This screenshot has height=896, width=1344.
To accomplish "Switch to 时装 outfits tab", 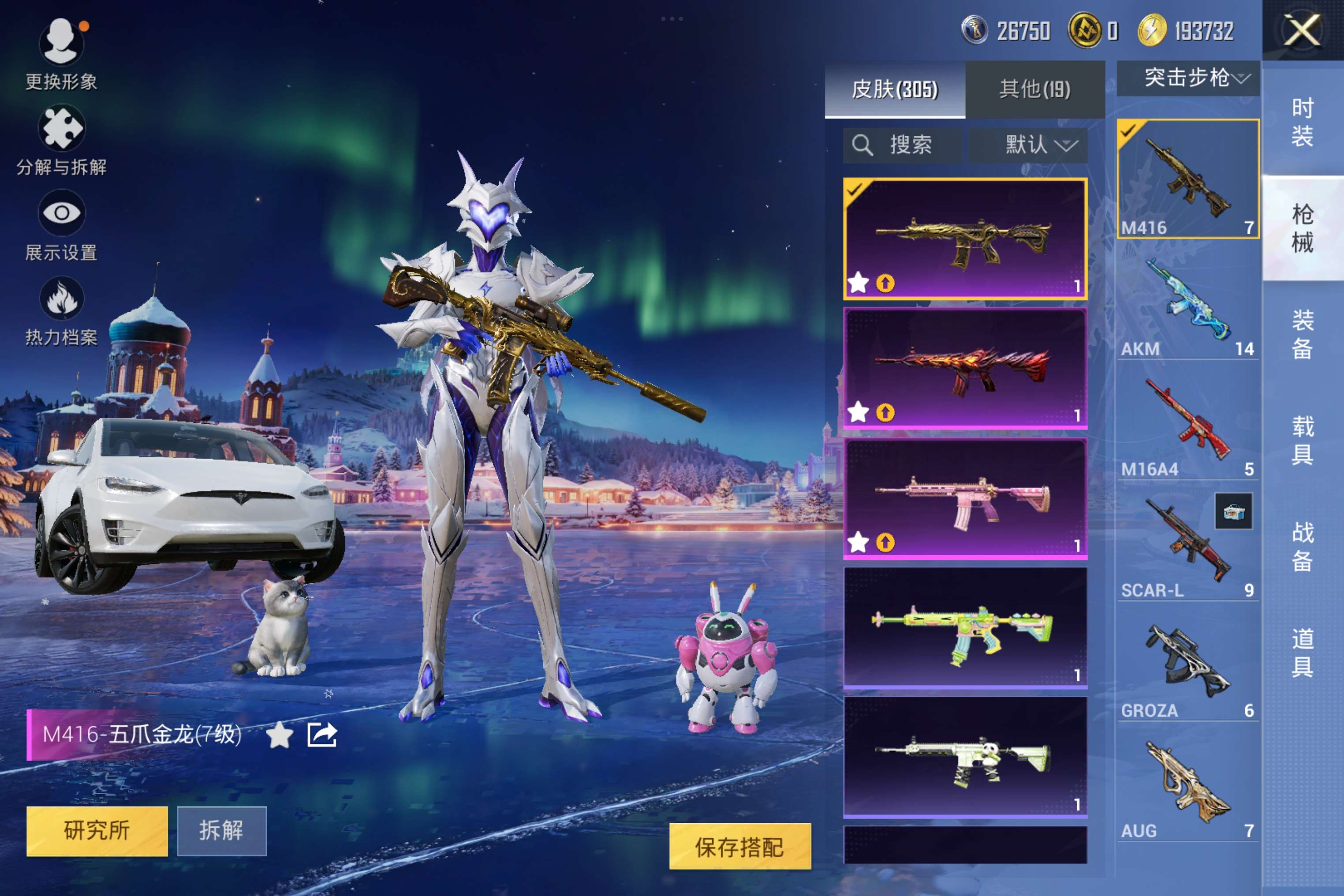I will pos(1302,122).
